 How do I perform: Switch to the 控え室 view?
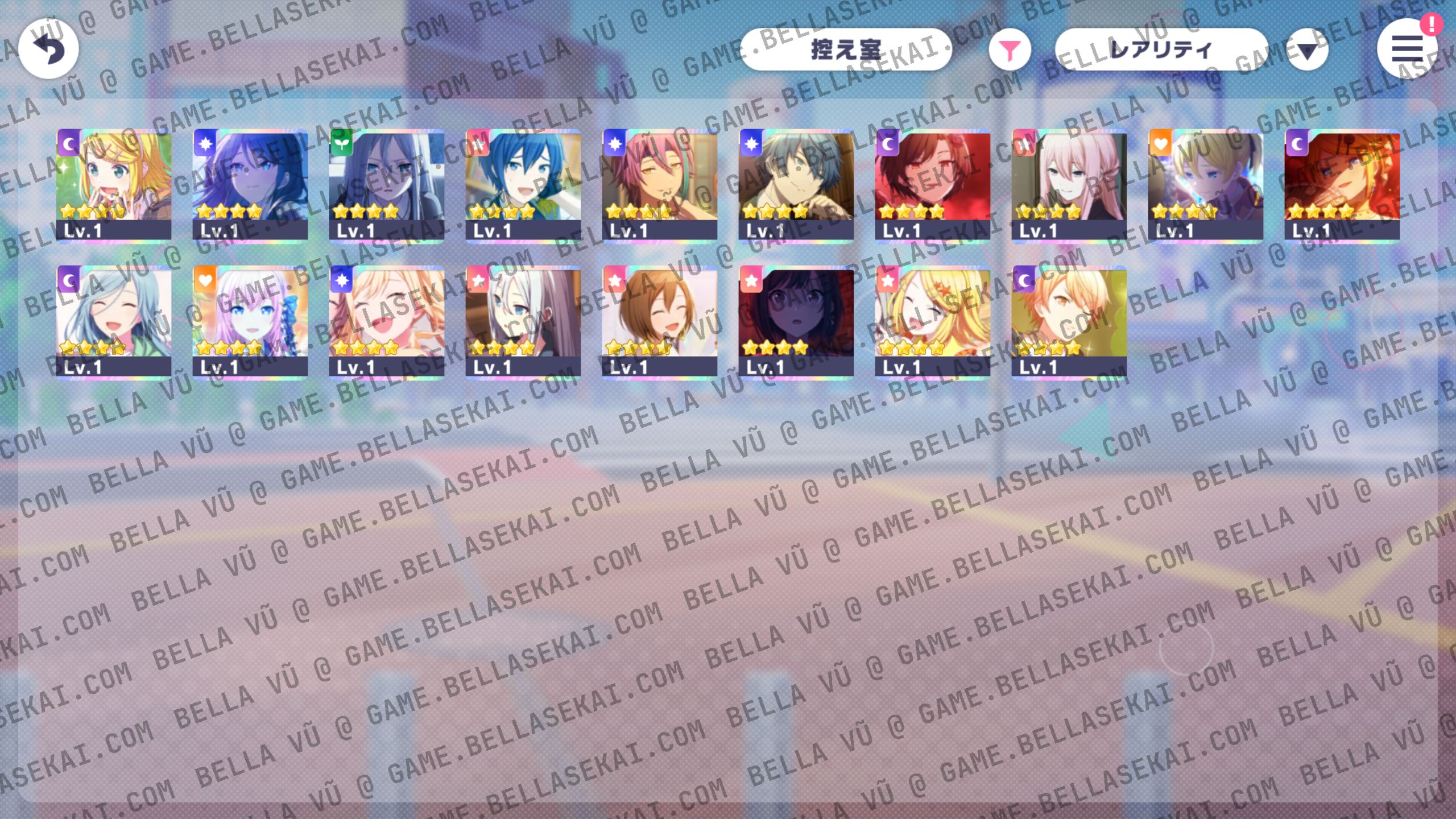tap(846, 50)
